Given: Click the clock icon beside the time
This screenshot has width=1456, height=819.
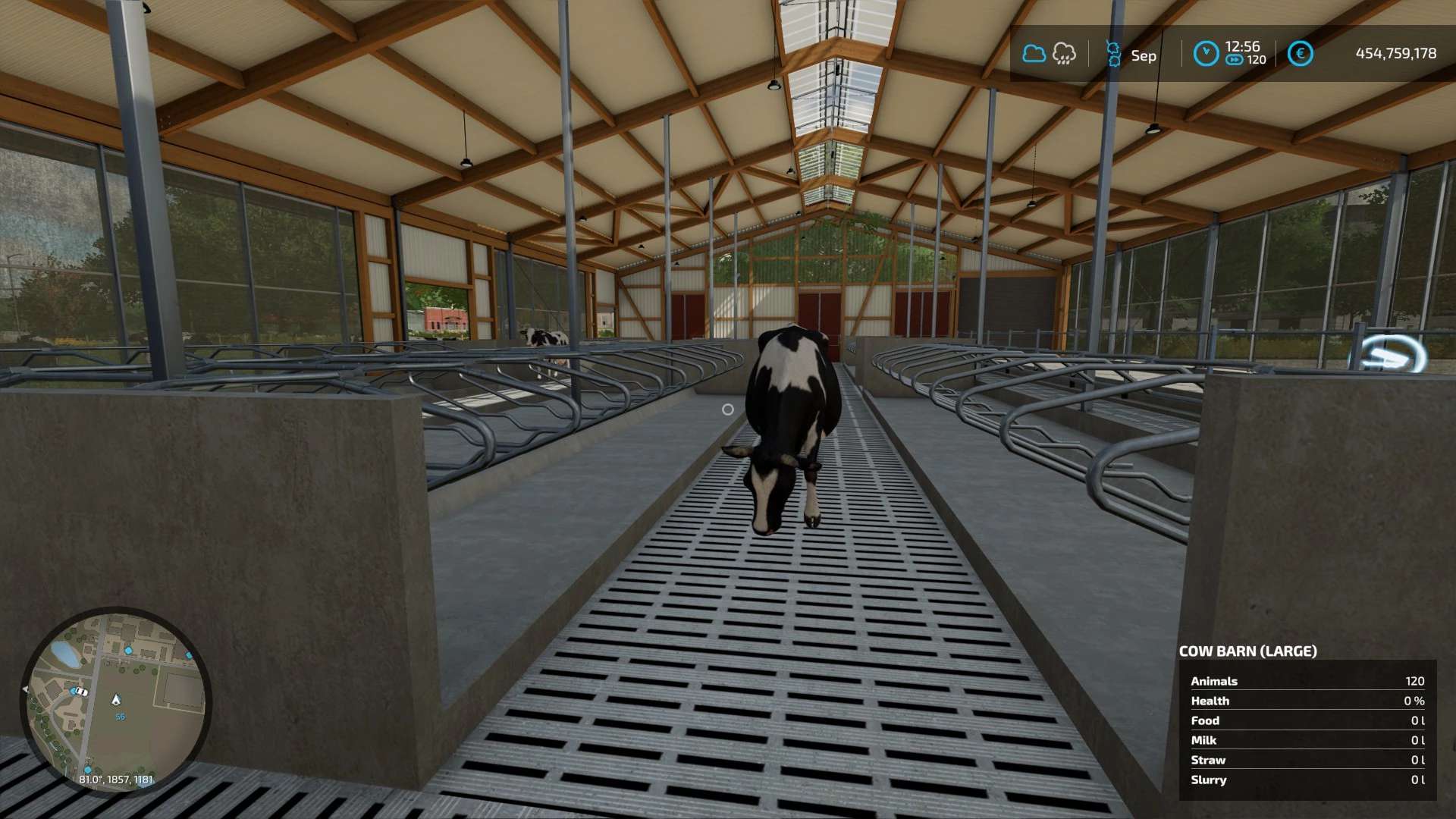Looking at the screenshot, I should (x=1205, y=54).
